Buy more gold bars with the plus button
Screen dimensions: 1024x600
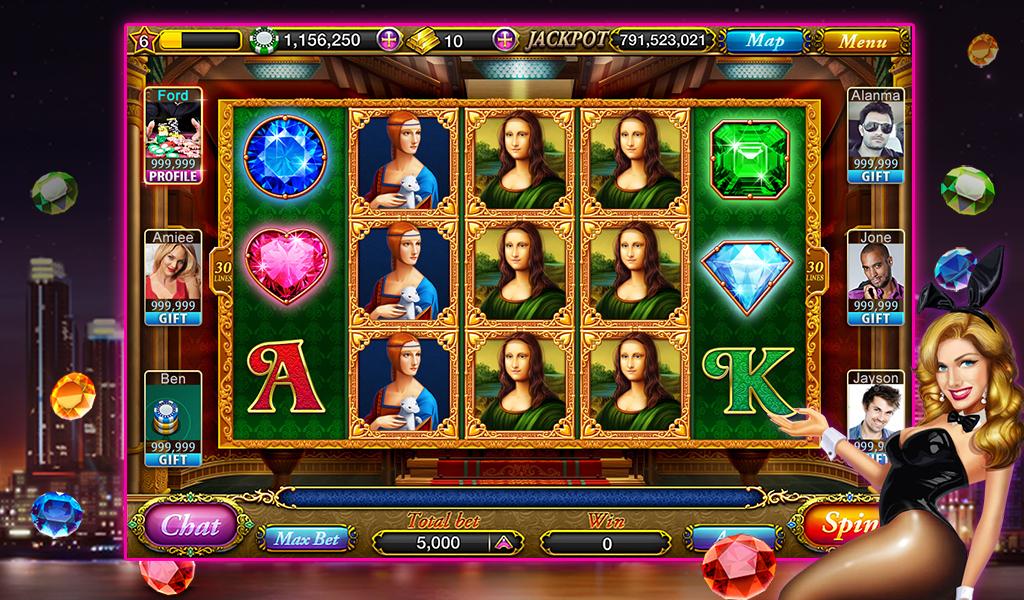(507, 41)
